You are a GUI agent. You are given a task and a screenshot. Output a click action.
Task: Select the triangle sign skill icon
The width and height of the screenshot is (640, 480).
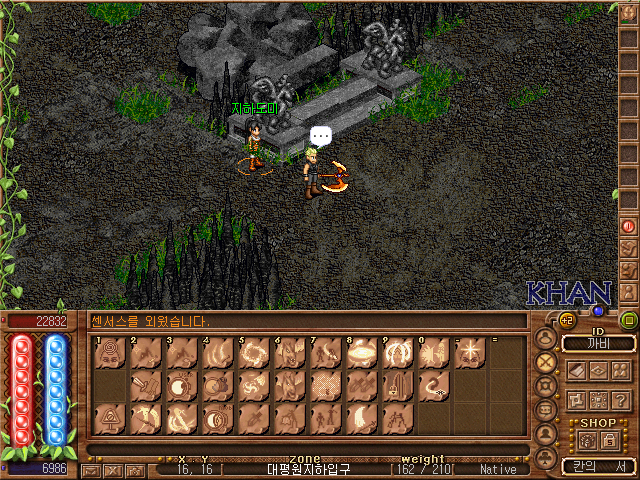point(111,418)
